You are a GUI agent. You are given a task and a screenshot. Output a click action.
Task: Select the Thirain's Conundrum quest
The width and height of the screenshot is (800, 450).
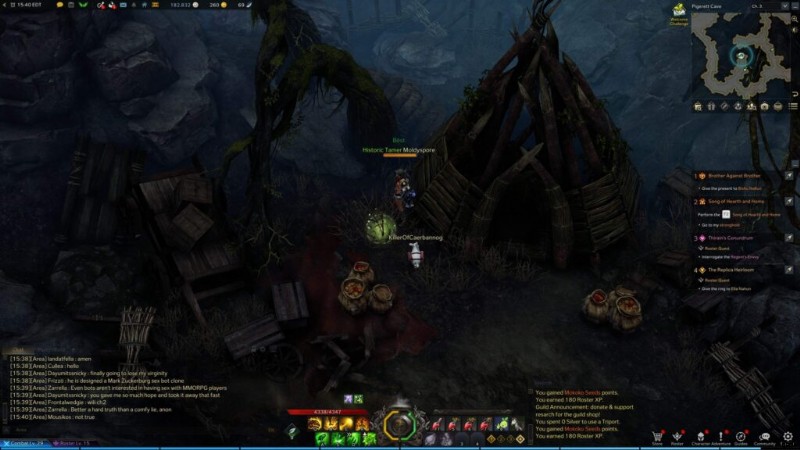tap(738, 238)
